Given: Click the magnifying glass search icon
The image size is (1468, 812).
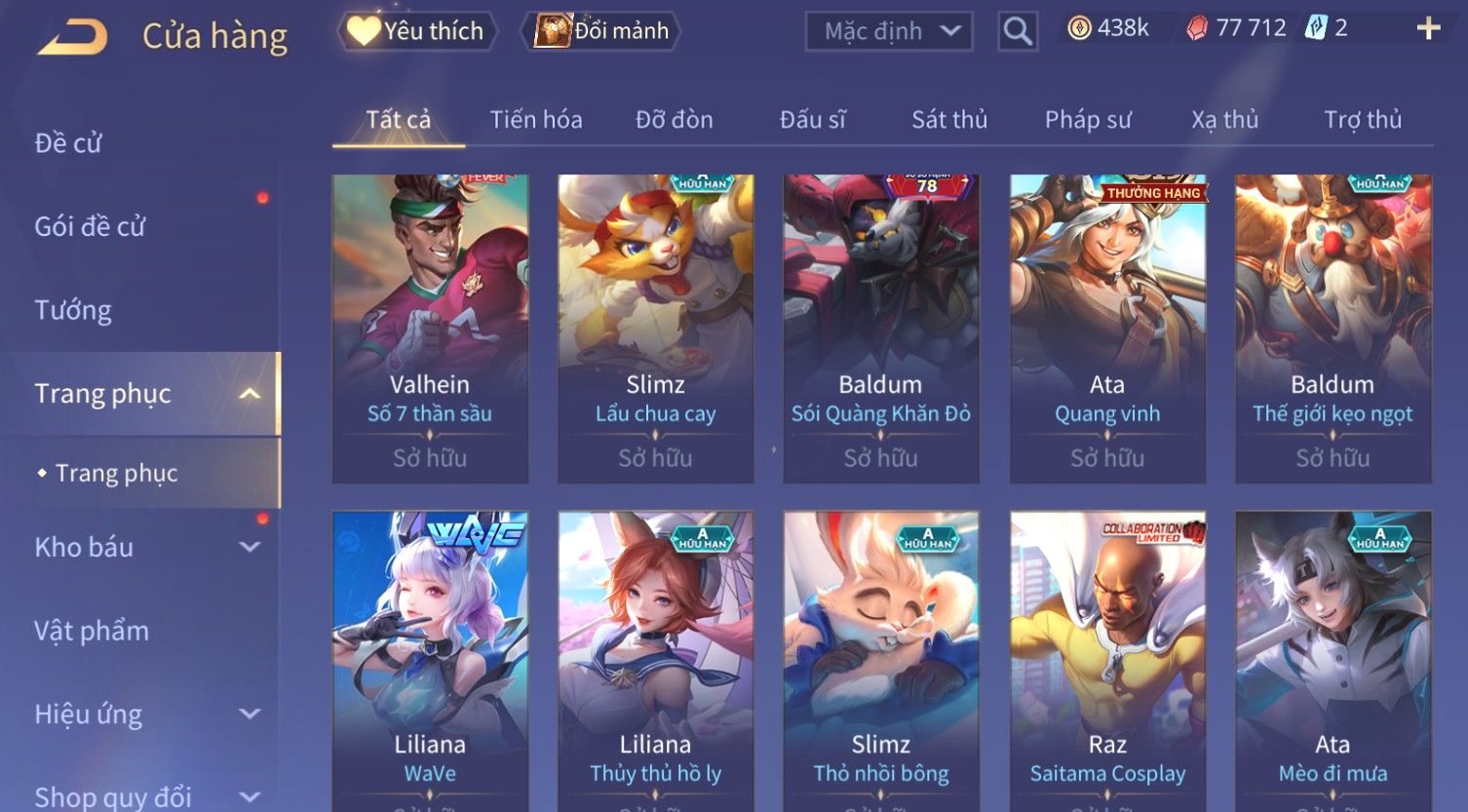Looking at the screenshot, I should point(1018,31).
